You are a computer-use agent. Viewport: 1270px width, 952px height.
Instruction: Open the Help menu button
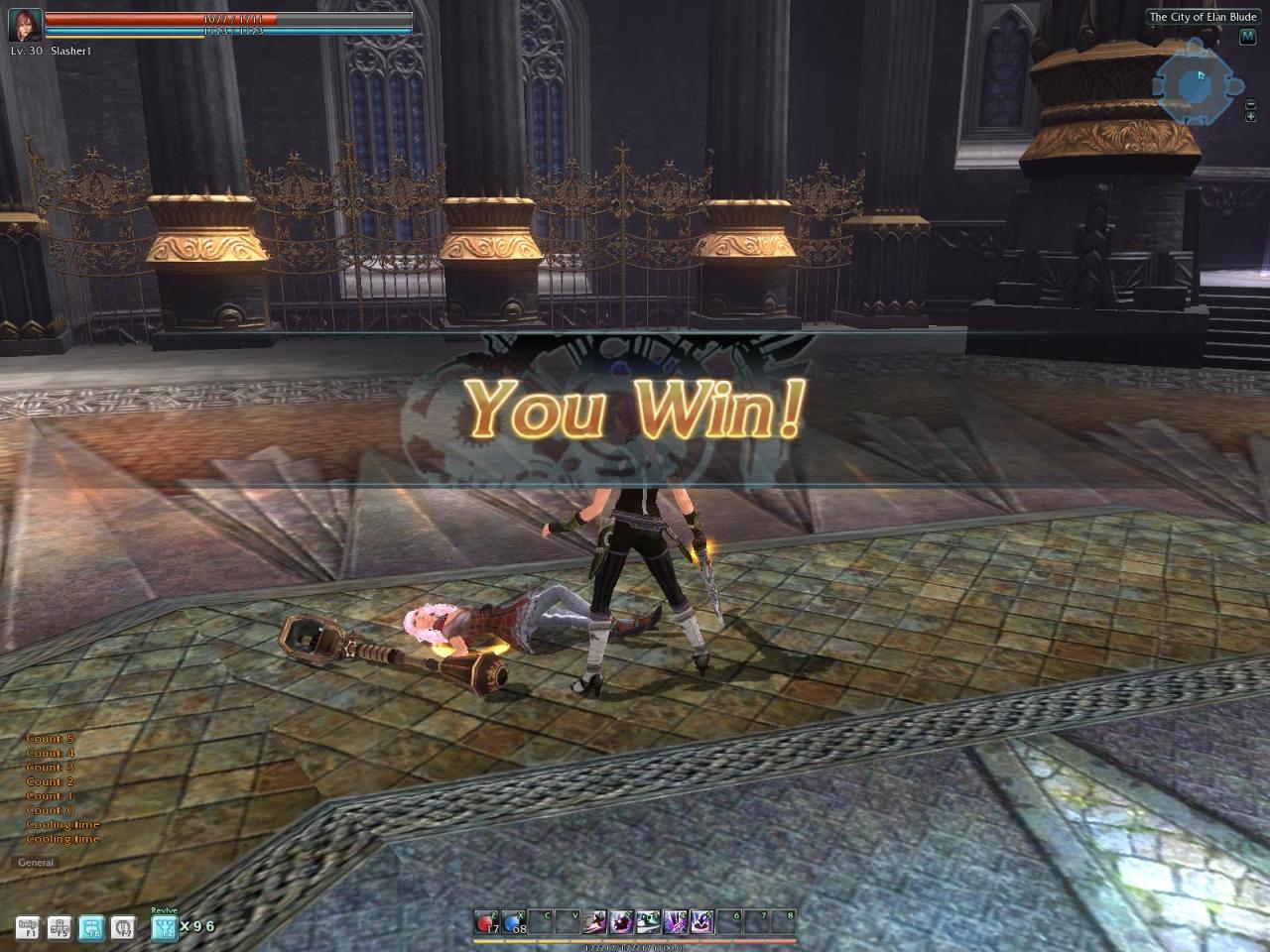(28, 928)
